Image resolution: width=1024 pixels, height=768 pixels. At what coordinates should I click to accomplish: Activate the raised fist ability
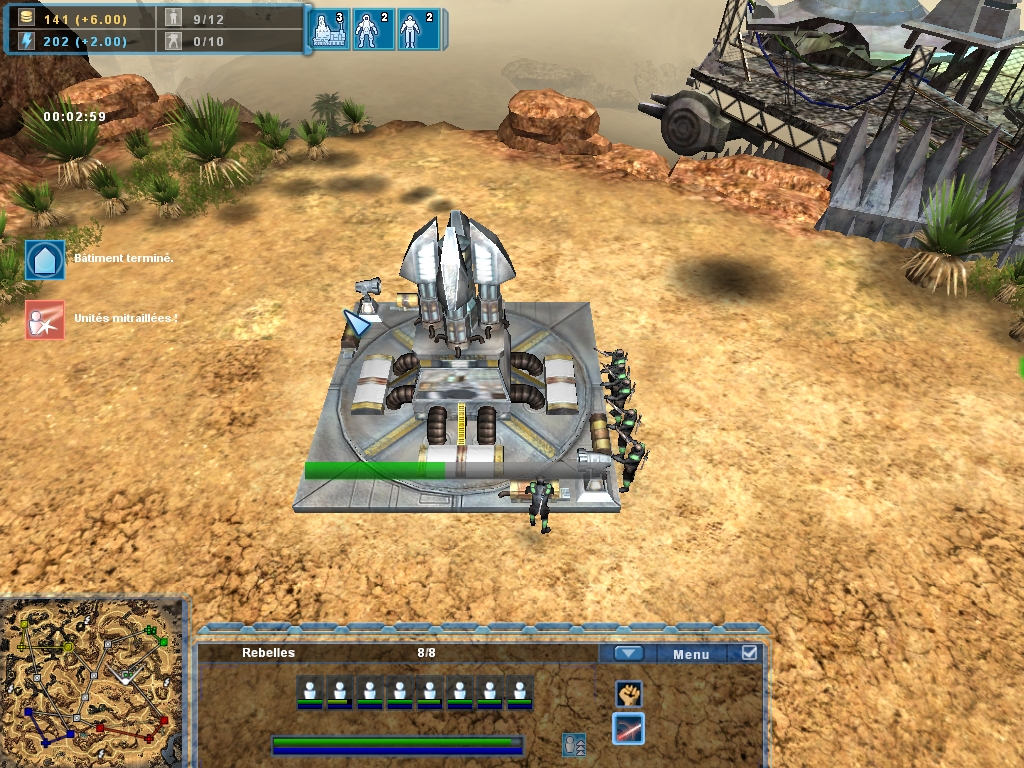pos(628,692)
